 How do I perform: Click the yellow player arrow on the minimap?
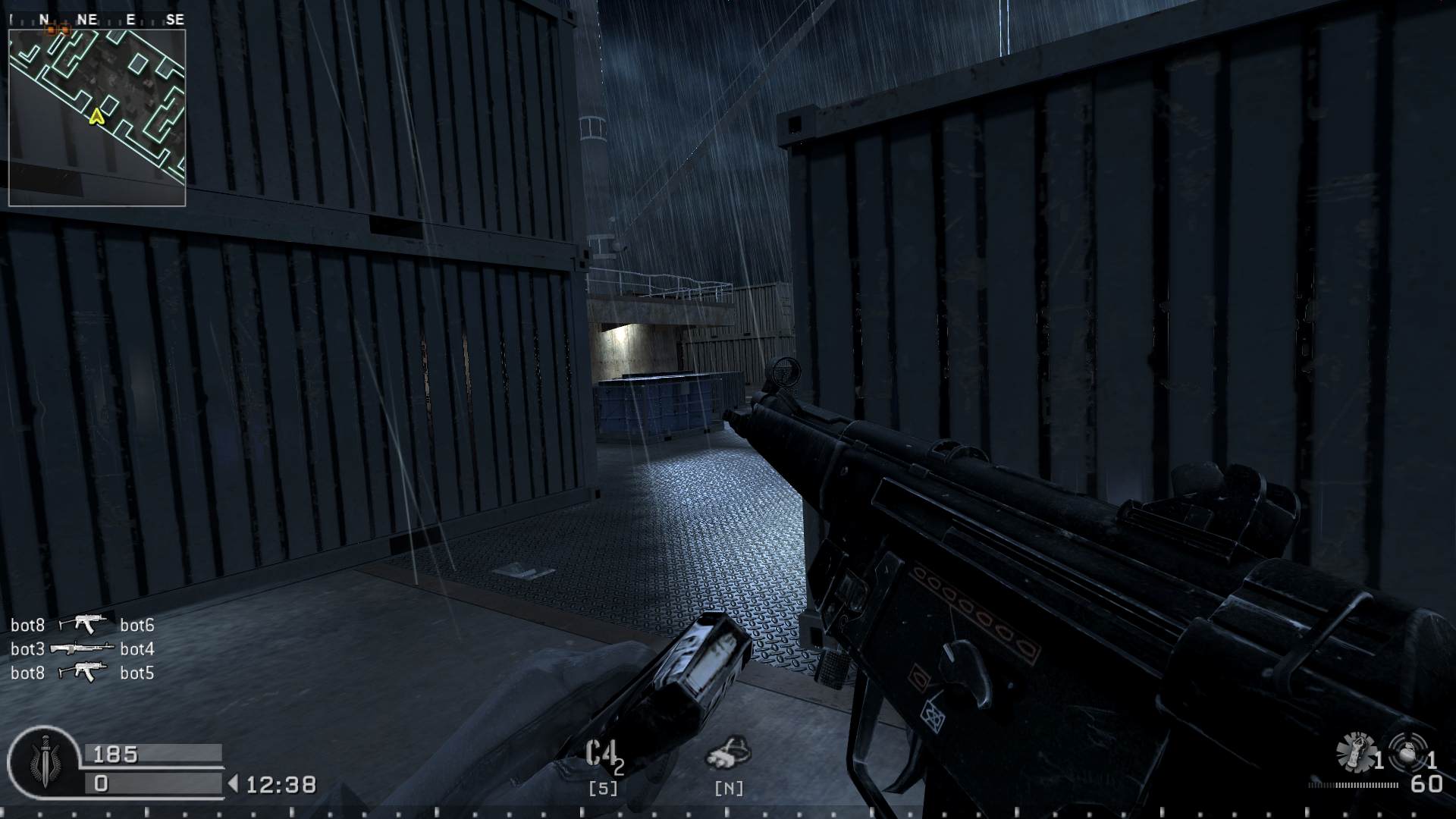tap(97, 118)
